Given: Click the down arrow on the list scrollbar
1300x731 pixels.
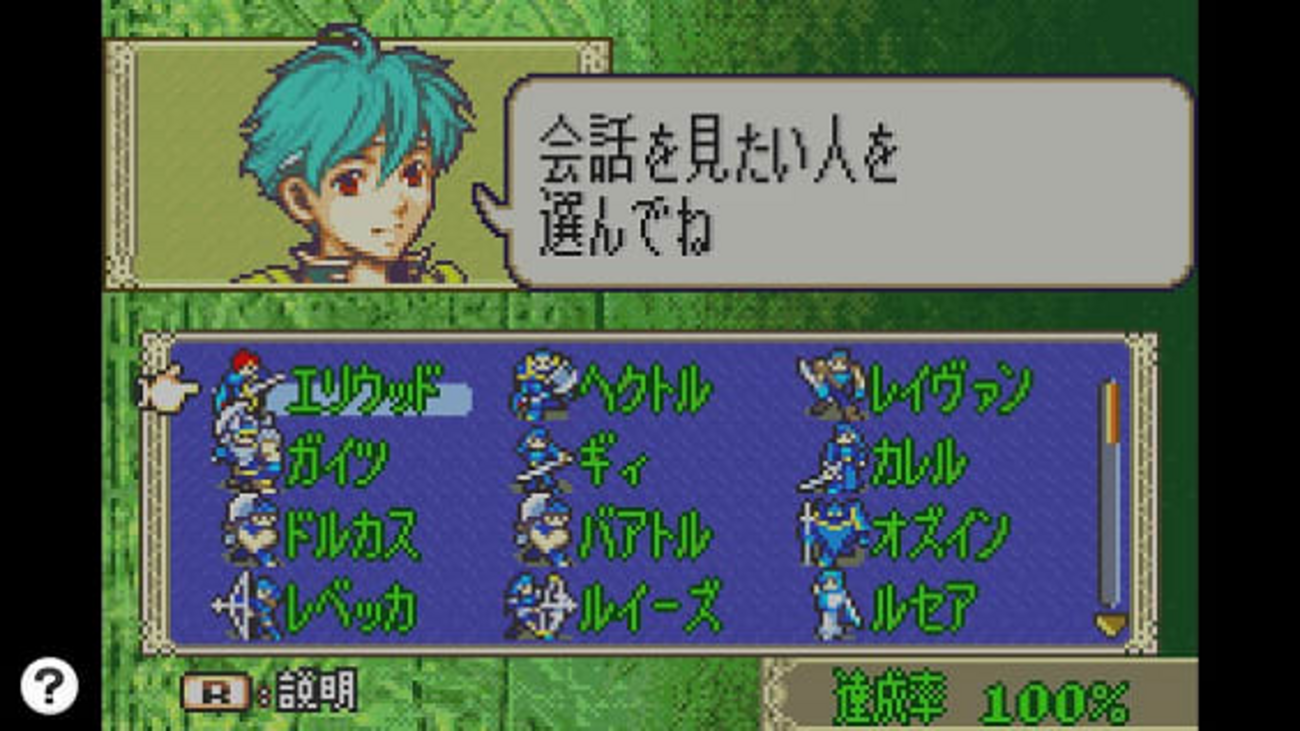Looking at the screenshot, I should tap(1110, 626).
